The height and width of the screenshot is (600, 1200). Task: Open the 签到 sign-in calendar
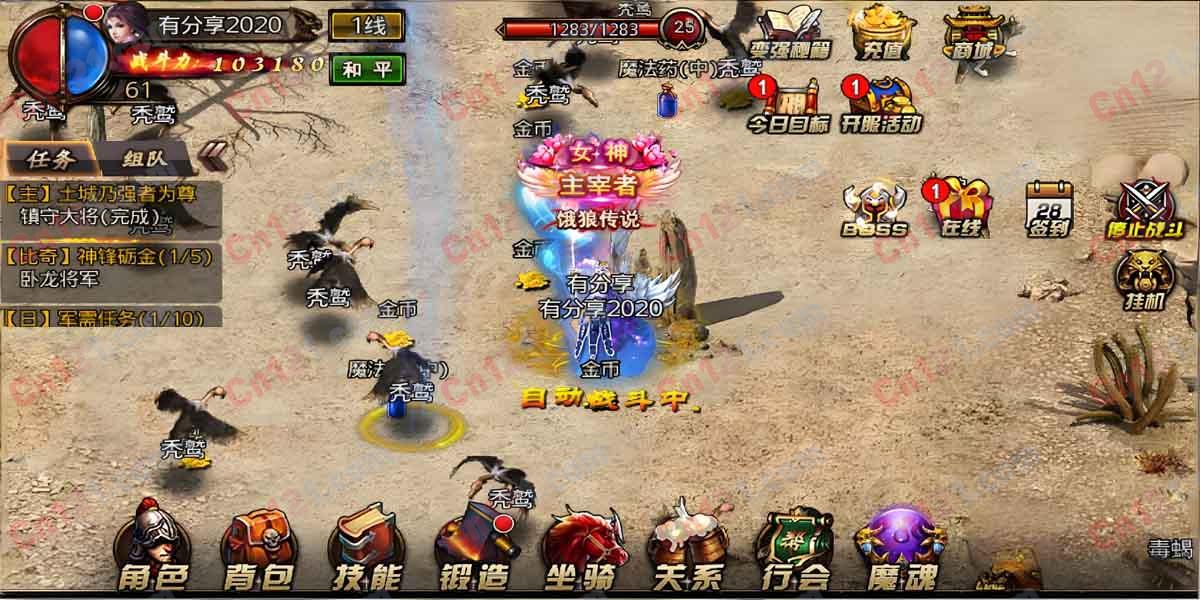(x=1047, y=209)
